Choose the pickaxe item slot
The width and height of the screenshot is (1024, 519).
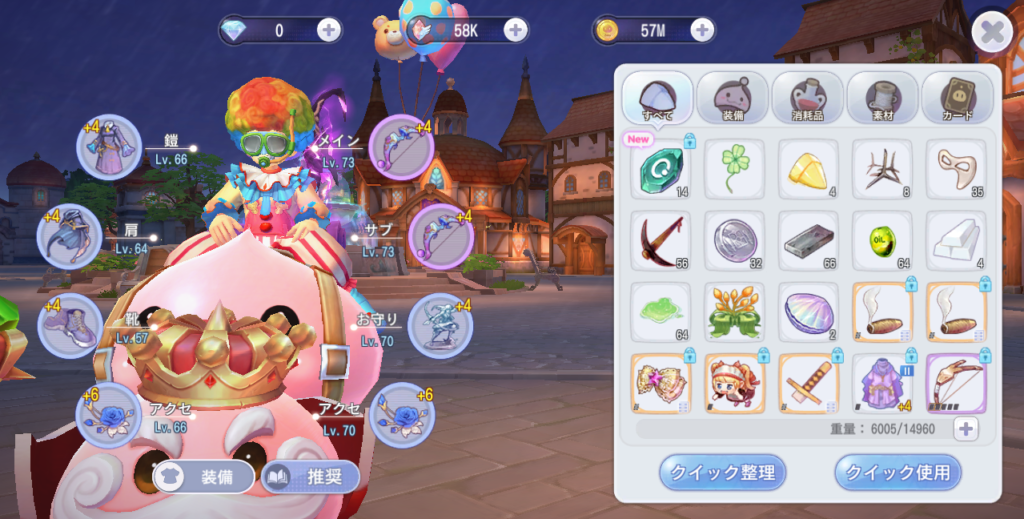point(660,241)
